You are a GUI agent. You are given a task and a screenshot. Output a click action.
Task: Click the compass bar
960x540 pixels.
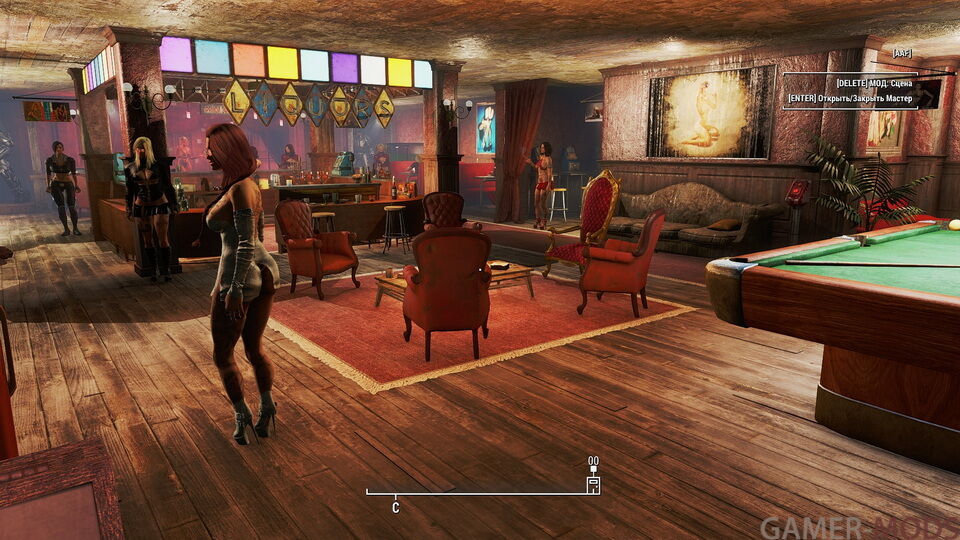click(480, 493)
